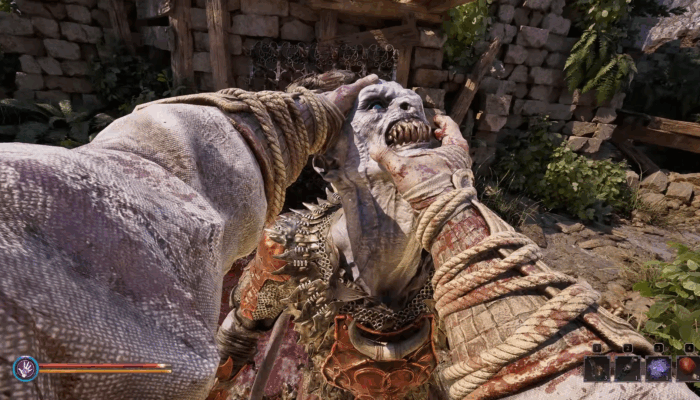700x400 pixels.
Task: Select the first hotbar potion slot
Action: pyautogui.click(x=597, y=367)
